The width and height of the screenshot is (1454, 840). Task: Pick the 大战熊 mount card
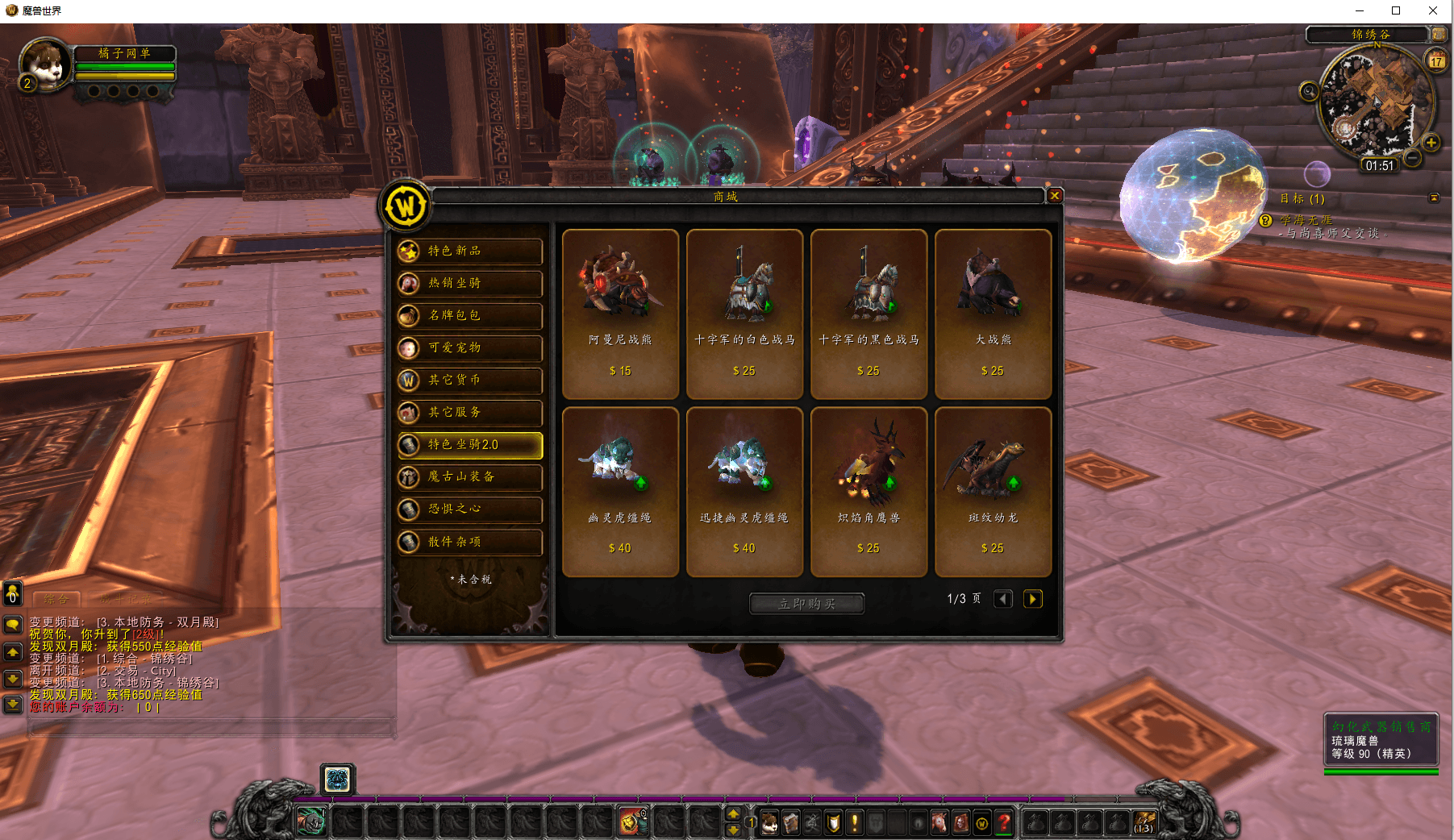[993, 314]
